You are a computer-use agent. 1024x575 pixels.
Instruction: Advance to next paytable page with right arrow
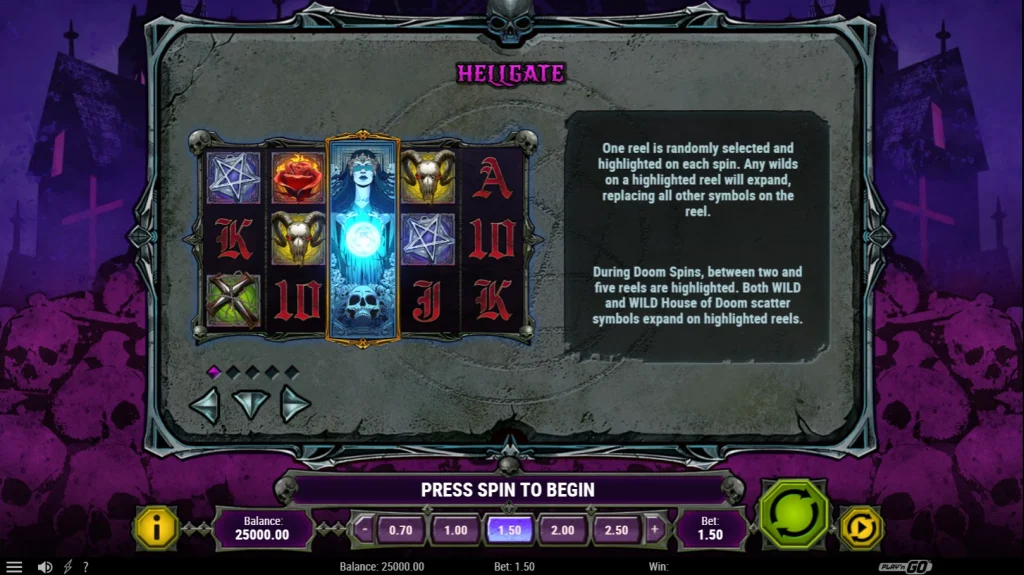tap(294, 404)
